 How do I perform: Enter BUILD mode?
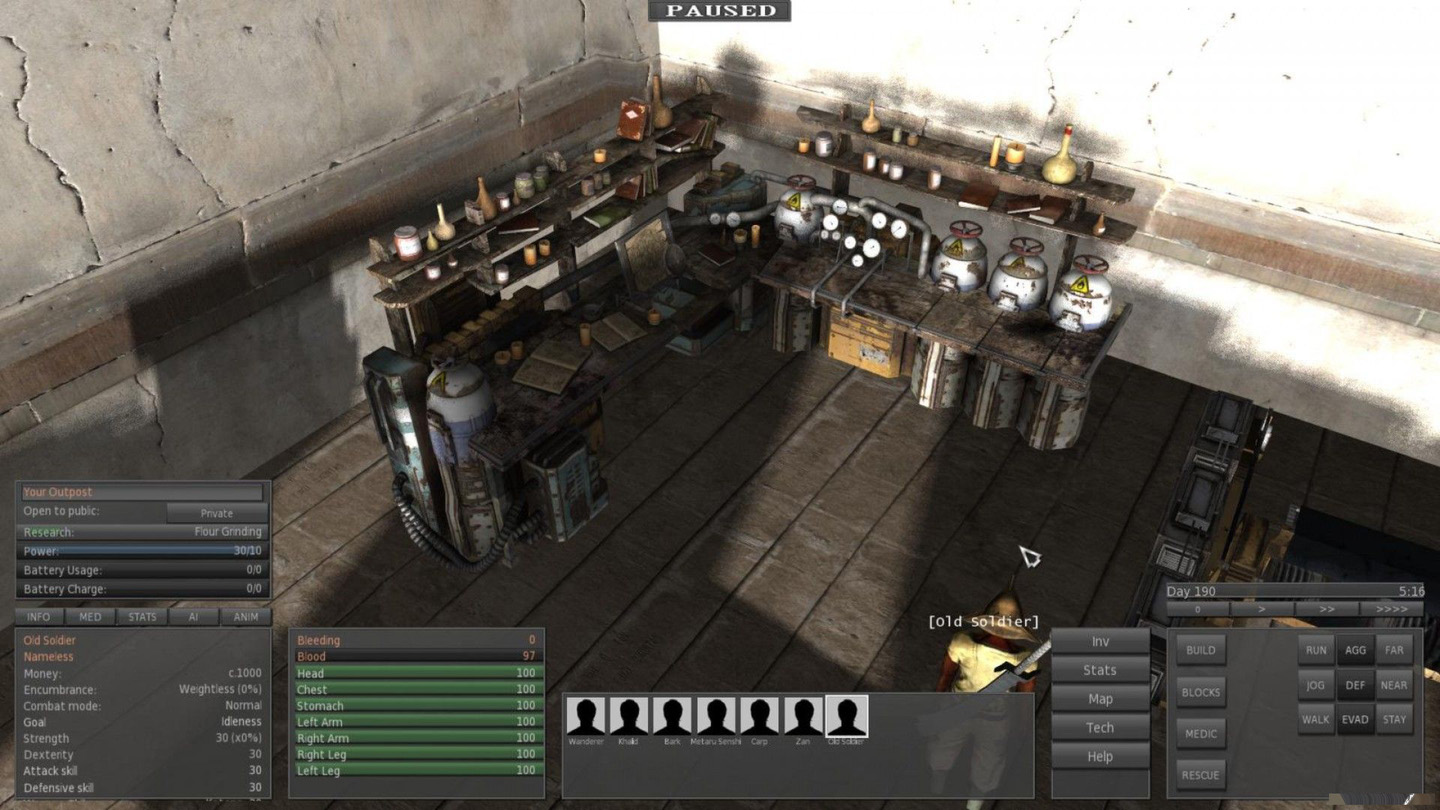pos(1200,650)
